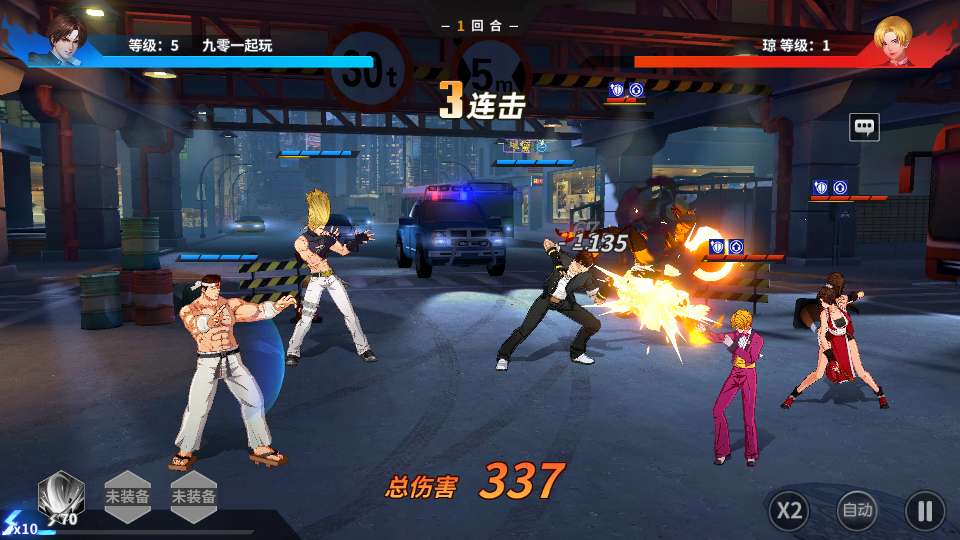Activate the equipped skill hexagon icon

coord(60,495)
